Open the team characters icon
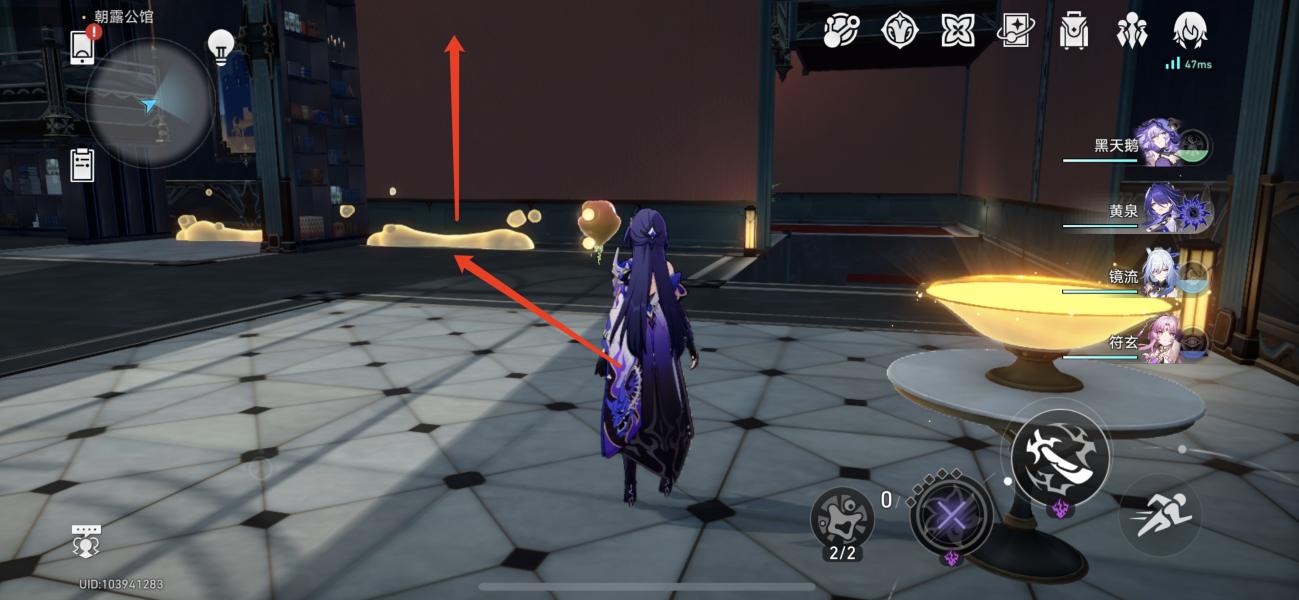 1132,31
